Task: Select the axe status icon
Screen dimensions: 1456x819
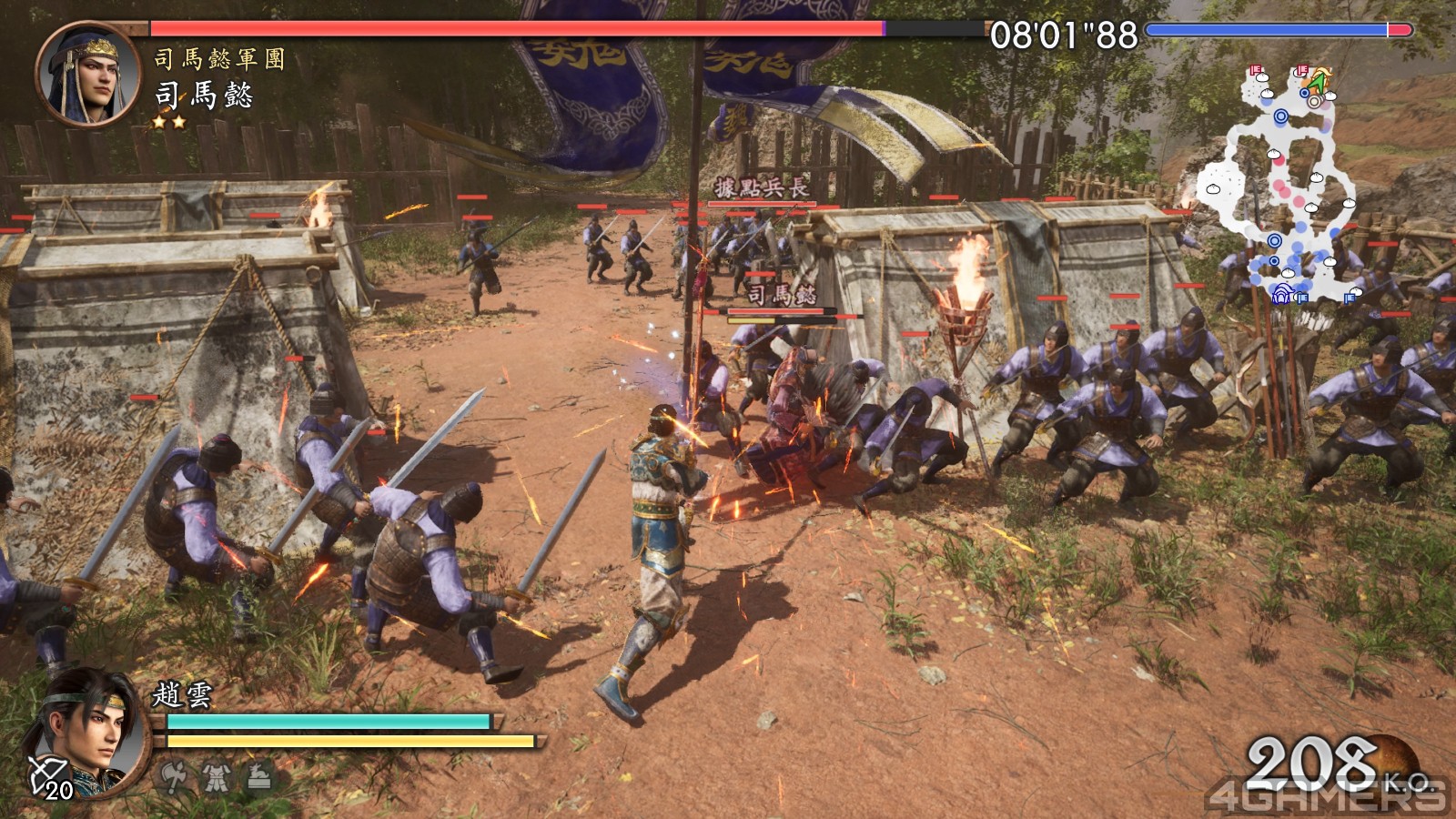Action: click(x=173, y=776)
